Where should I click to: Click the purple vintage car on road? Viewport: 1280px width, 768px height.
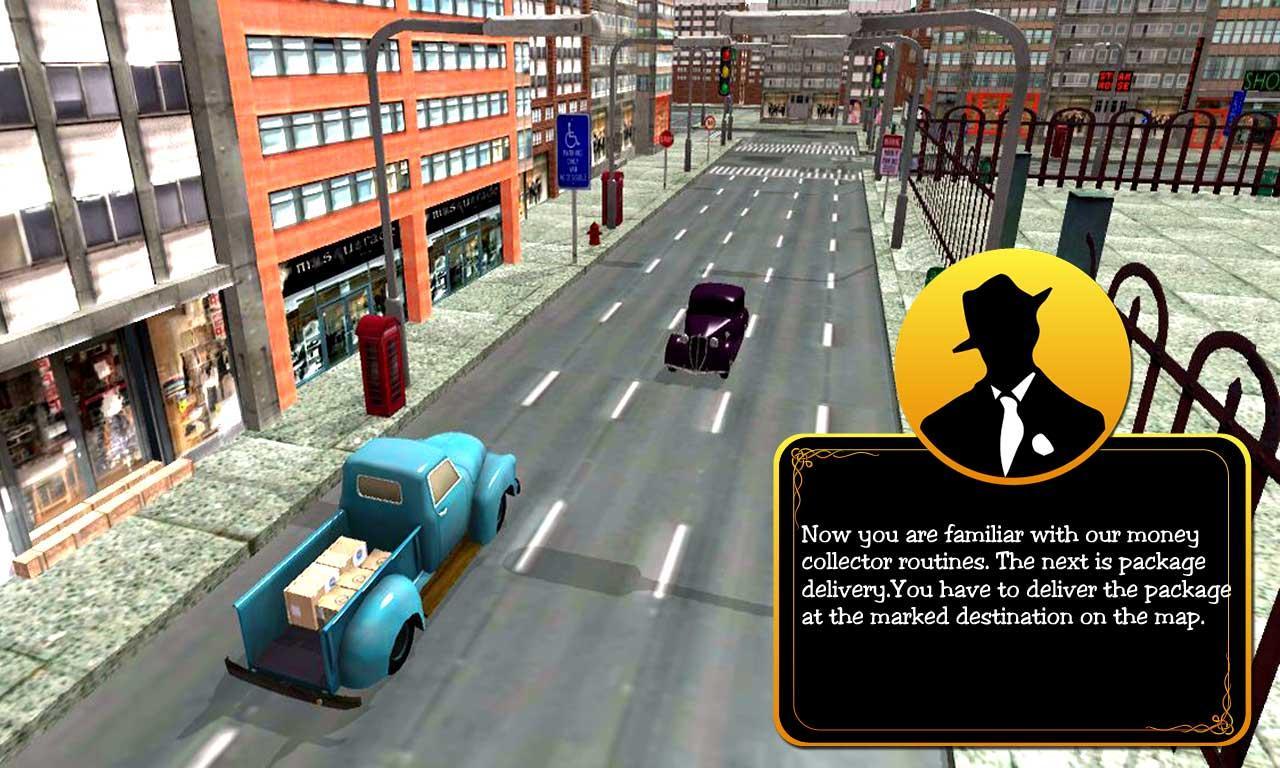pyautogui.click(x=705, y=330)
